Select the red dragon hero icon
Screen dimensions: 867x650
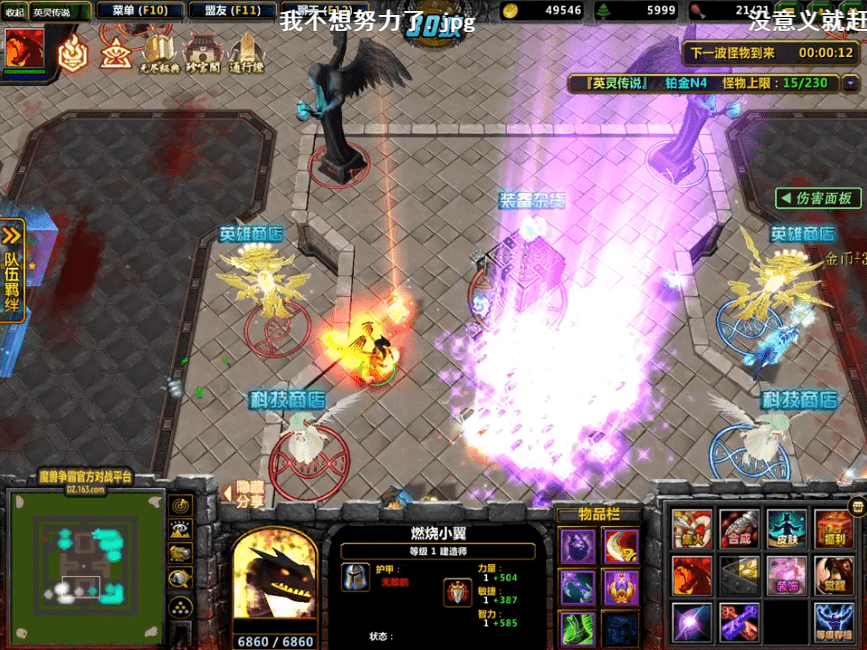click(25, 46)
